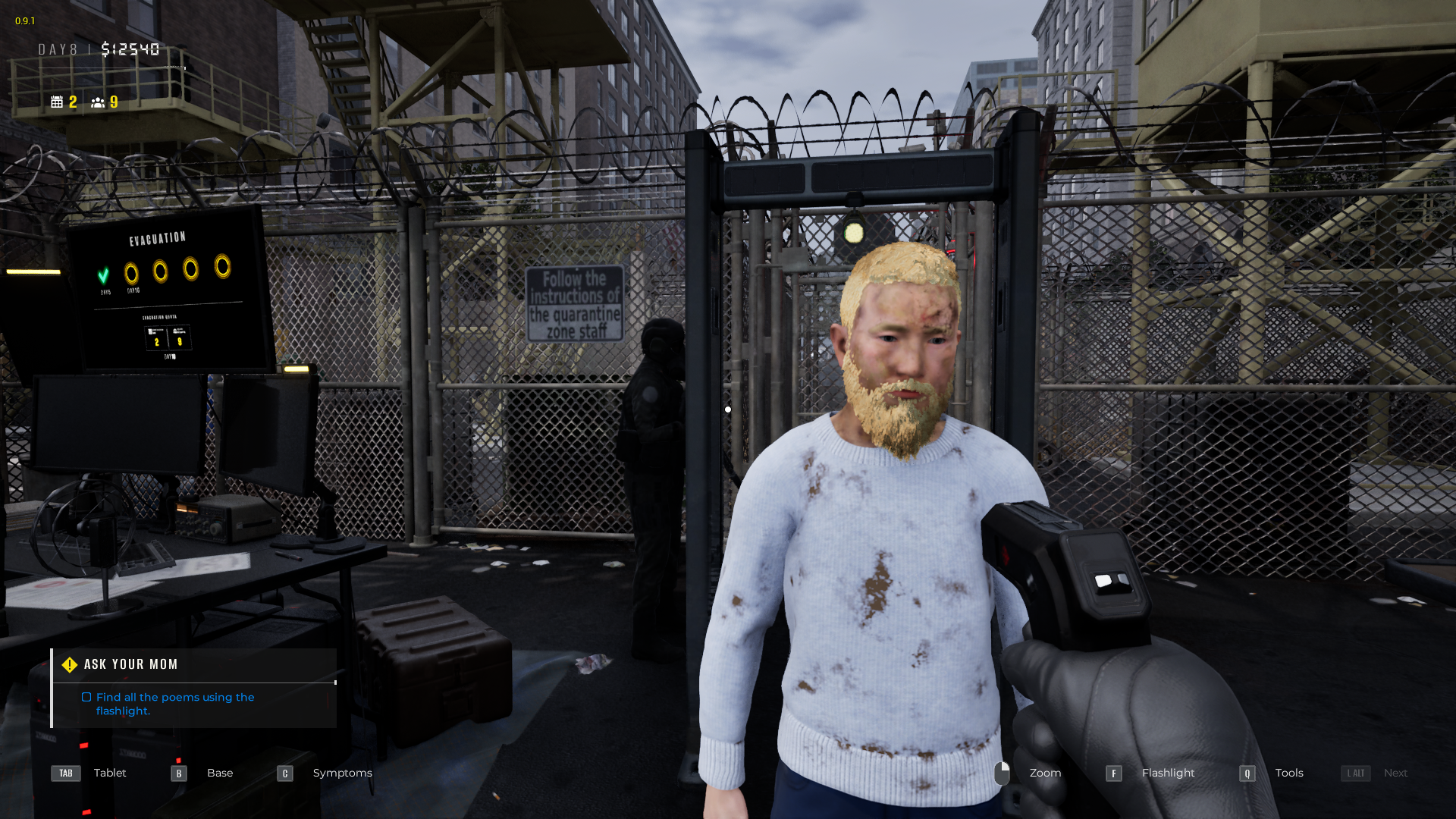
Task: Expand the ASK YOUR MOM quest panel
Action: [130, 664]
